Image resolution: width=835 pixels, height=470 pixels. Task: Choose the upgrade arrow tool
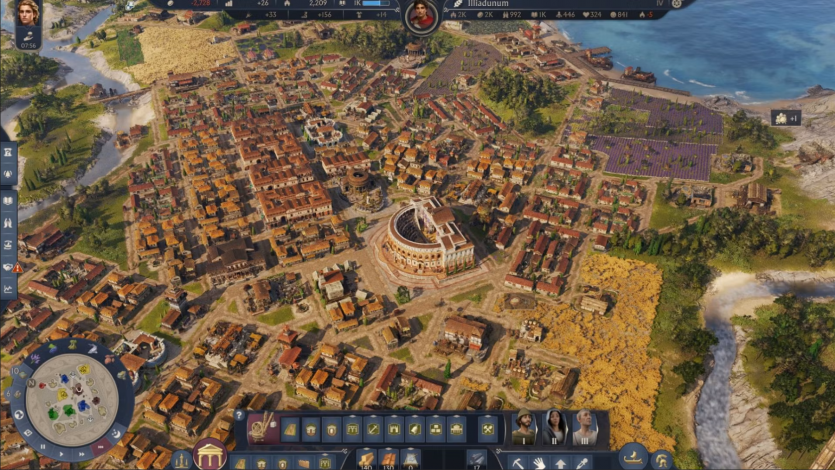tap(559, 462)
